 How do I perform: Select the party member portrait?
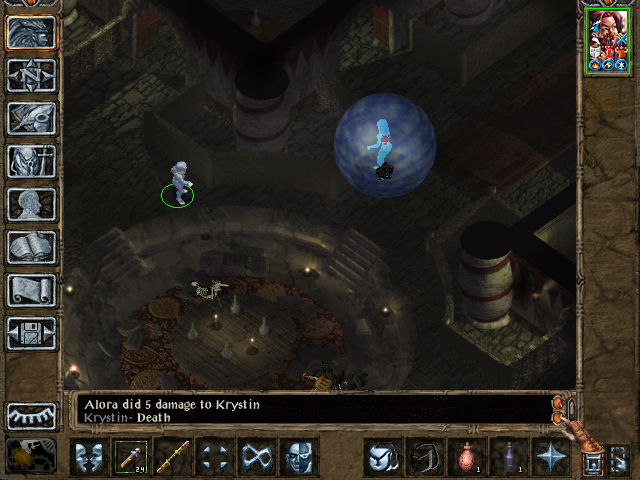(x=608, y=42)
